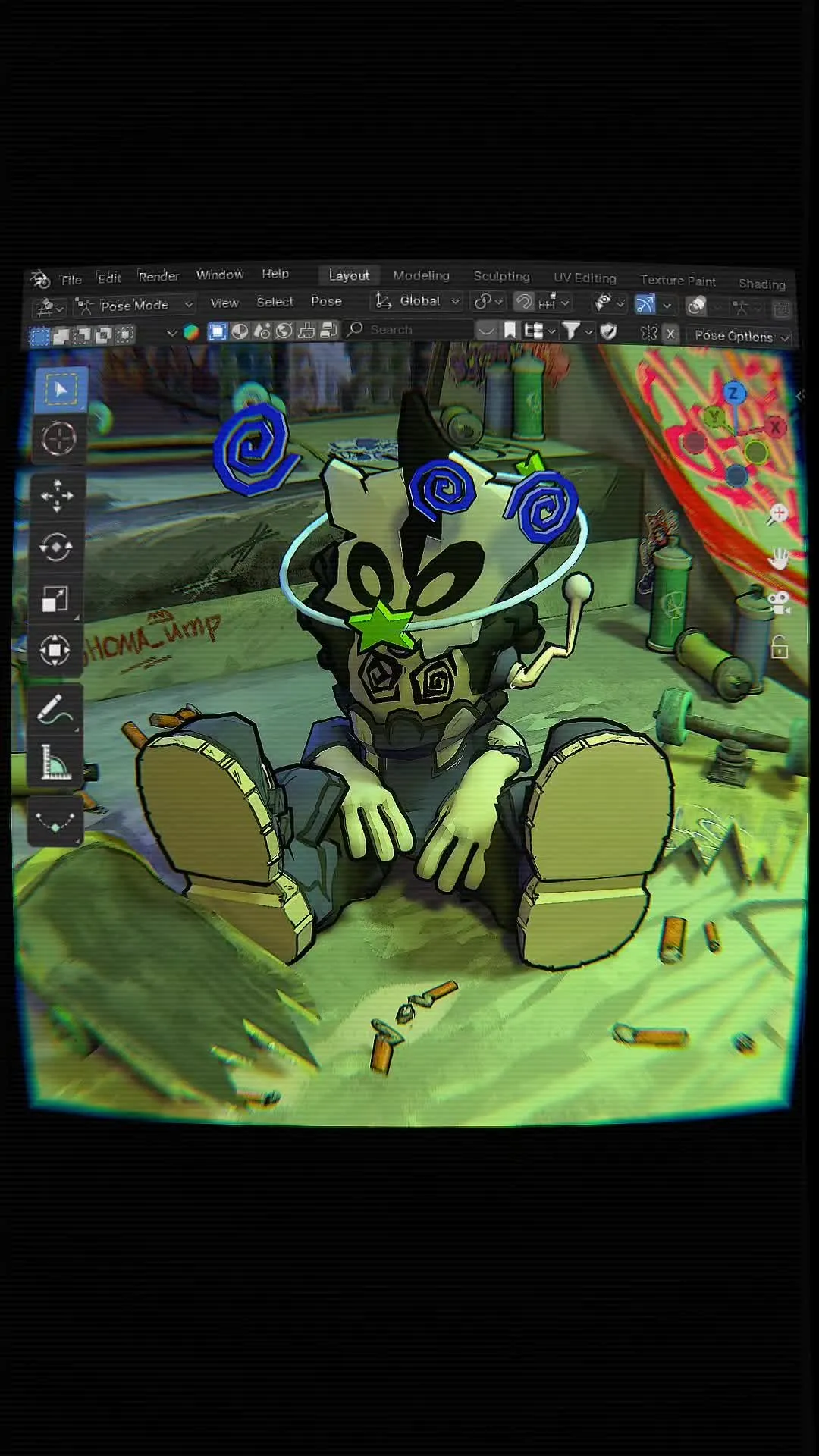Open the Render menu
819x1456 pixels.
point(158,277)
